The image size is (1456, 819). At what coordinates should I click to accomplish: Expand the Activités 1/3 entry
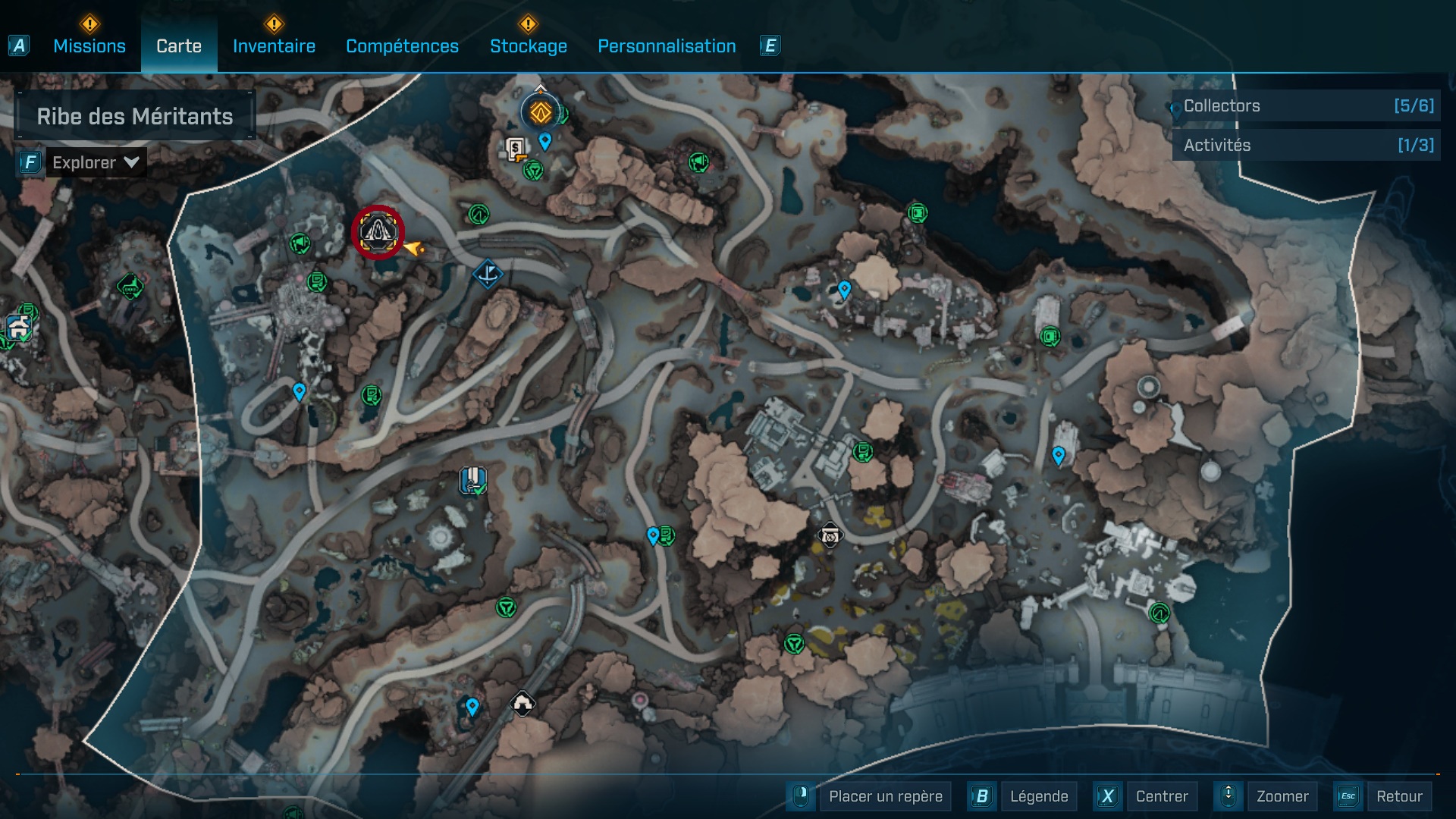(x=1304, y=145)
